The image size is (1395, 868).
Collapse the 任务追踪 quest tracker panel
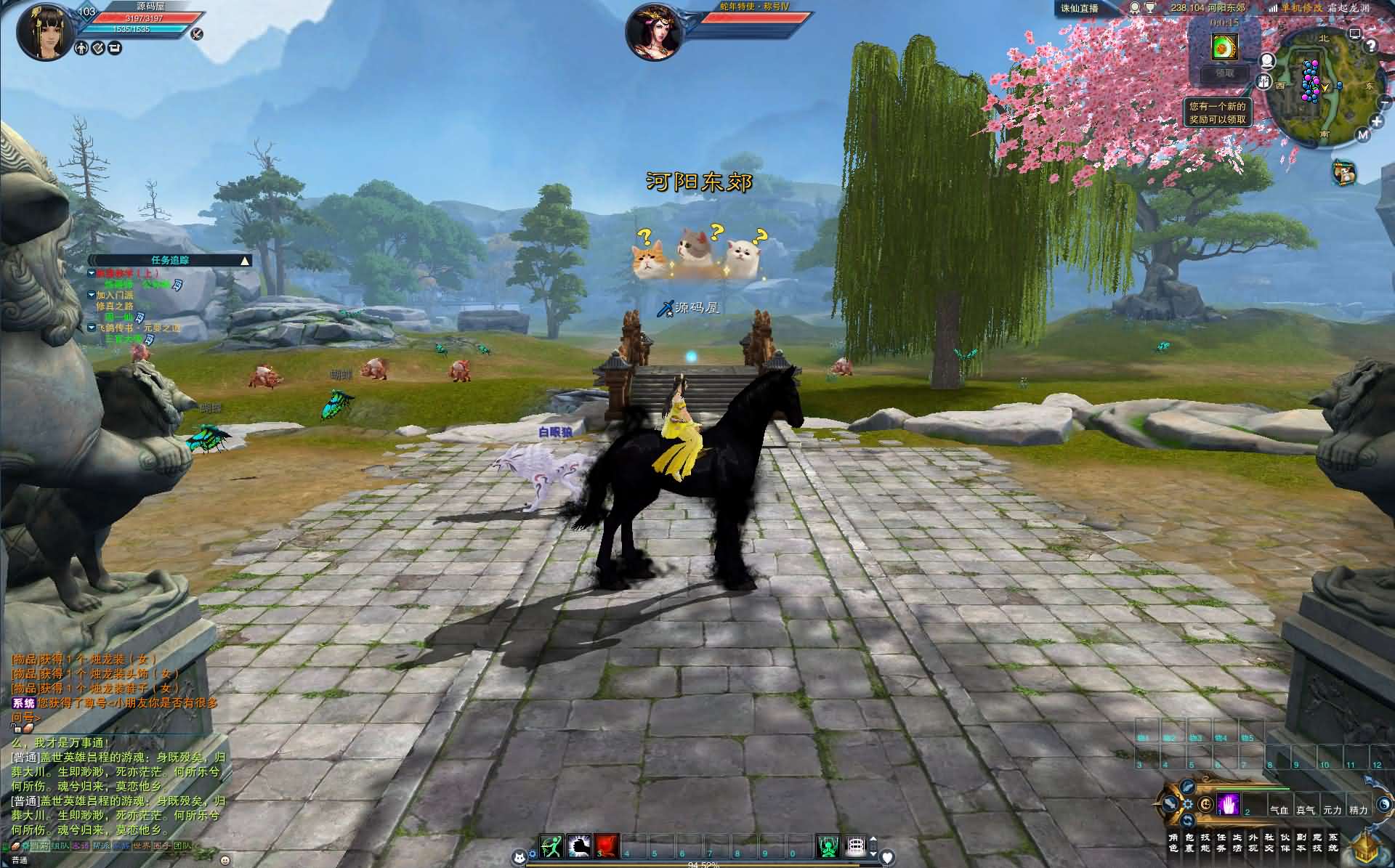tap(245, 260)
